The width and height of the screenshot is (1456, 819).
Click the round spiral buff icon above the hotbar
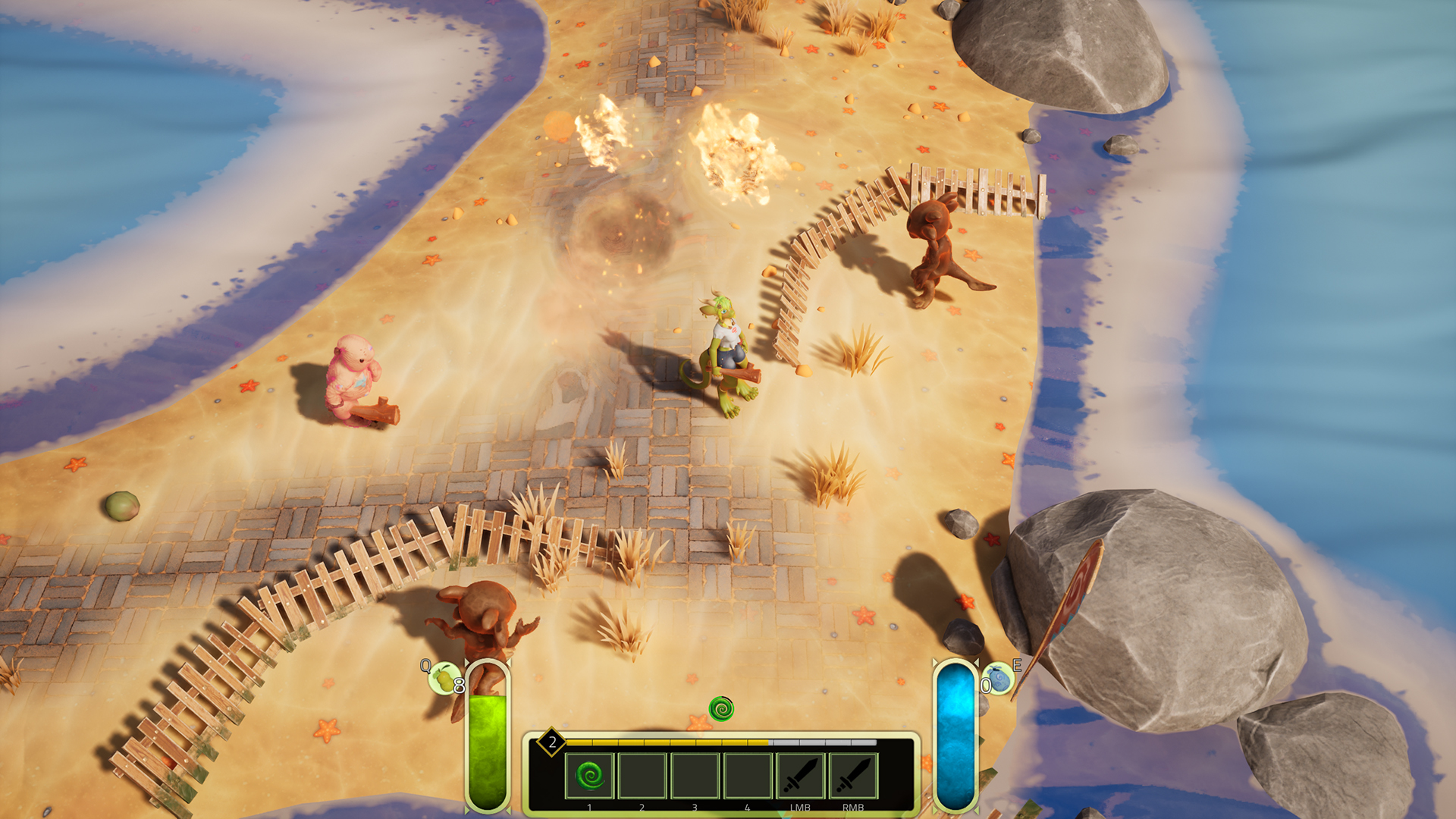[721, 709]
